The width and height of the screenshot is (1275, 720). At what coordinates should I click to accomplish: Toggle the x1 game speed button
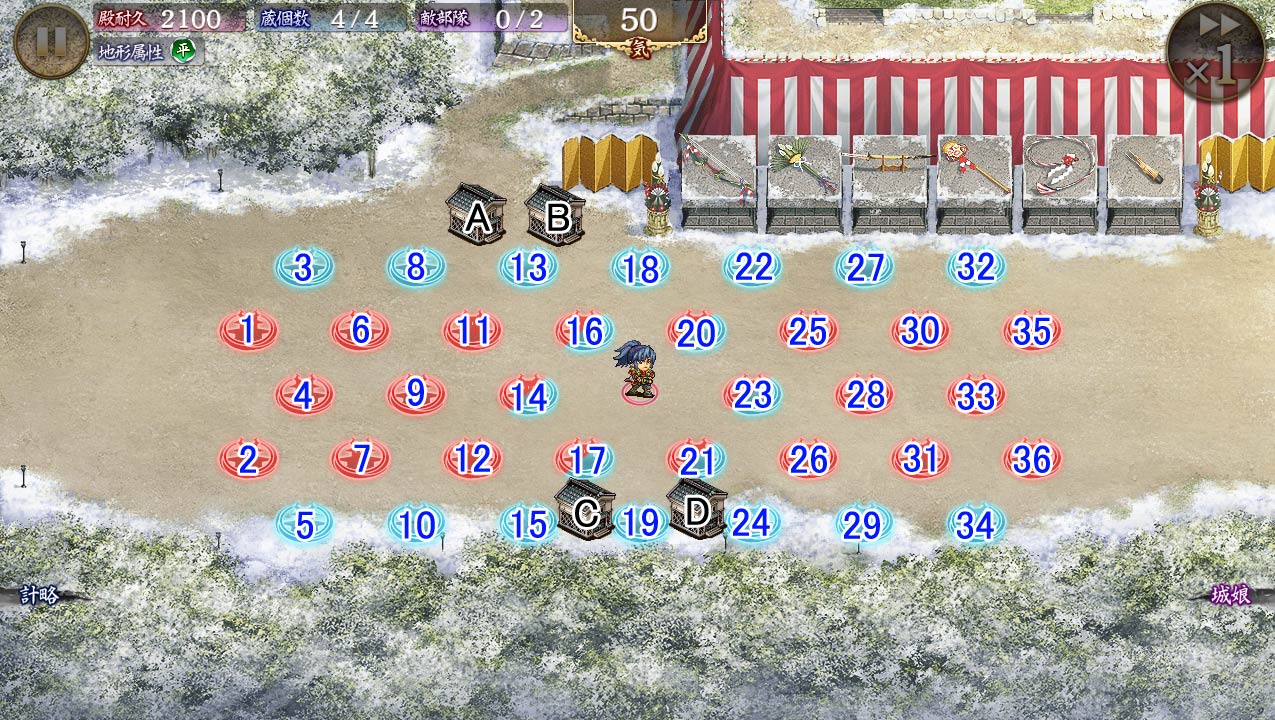pos(1215,52)
